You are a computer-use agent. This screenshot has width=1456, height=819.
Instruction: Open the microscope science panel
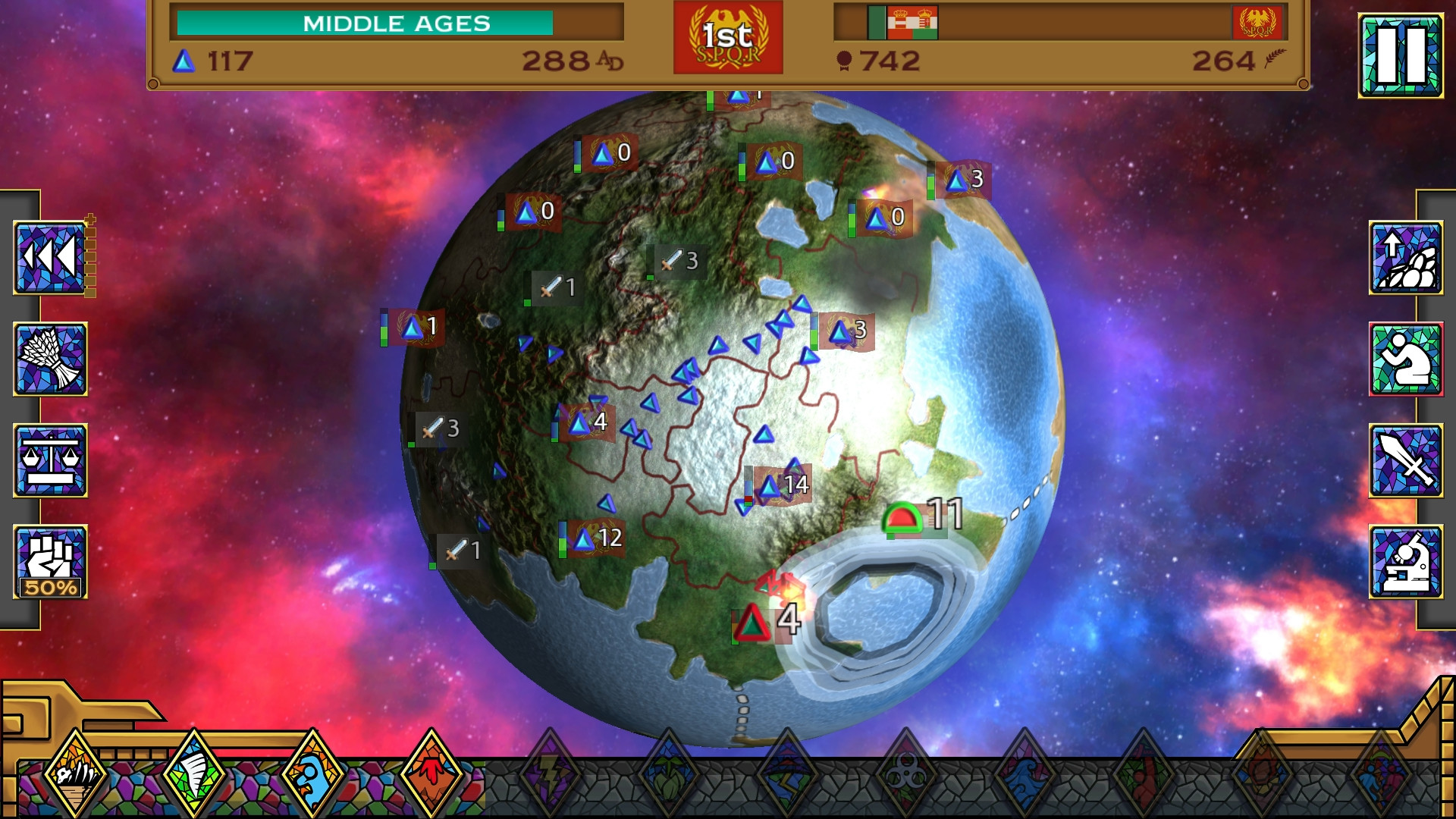click(x=1405, y=562)
